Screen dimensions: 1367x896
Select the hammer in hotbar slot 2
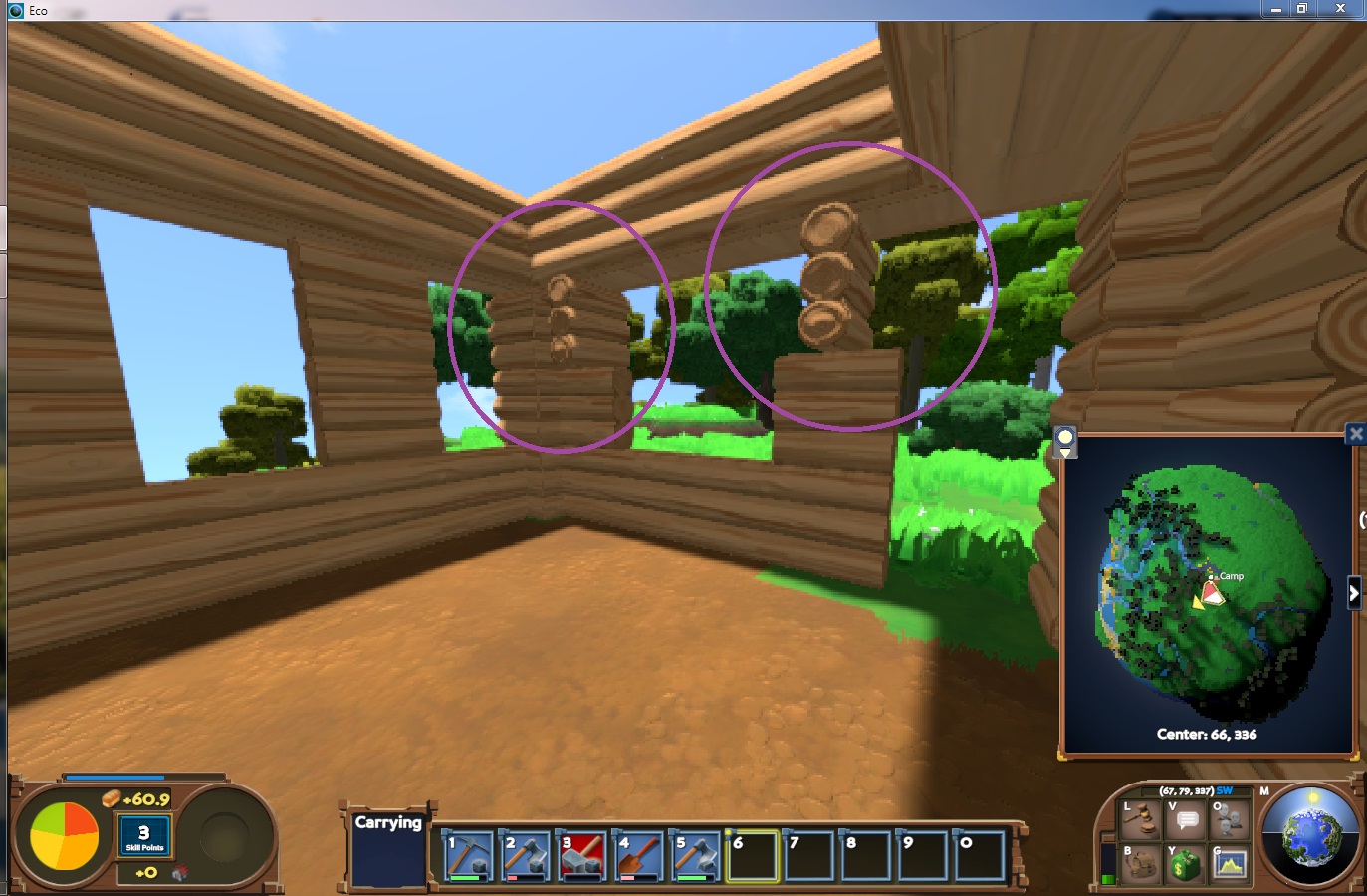click(x=525, y=858)
